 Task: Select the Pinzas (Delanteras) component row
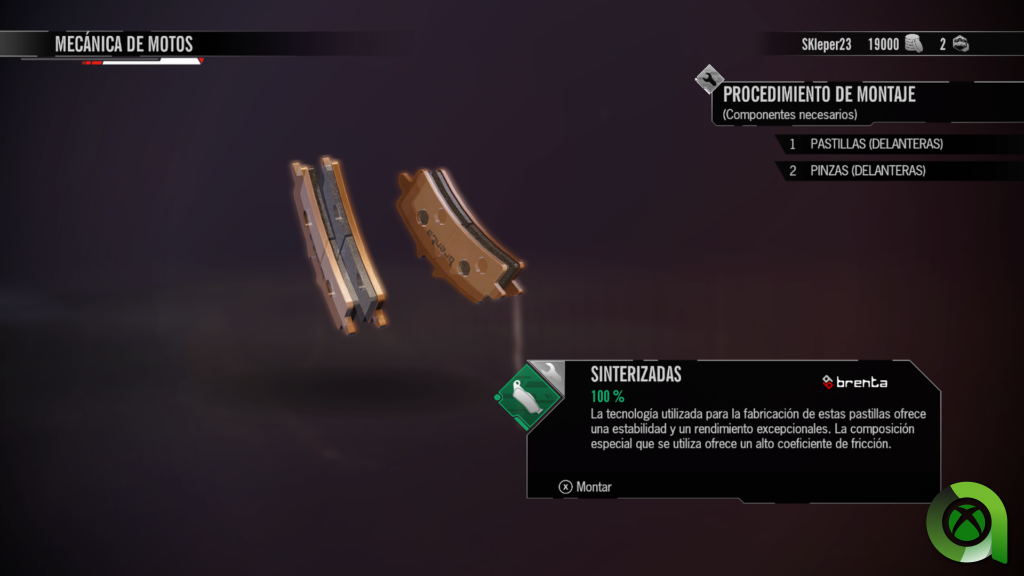(x=867, y=171)
